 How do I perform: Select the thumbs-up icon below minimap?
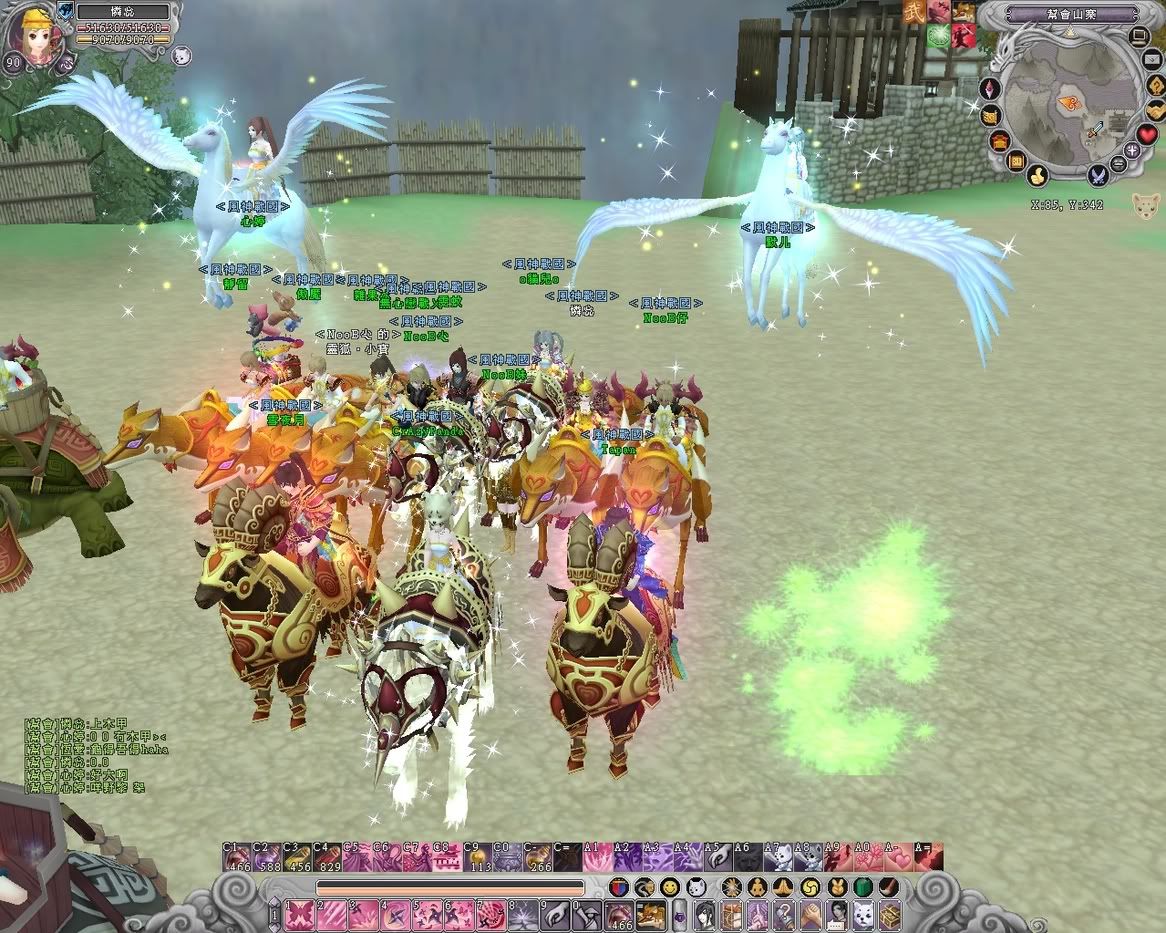(1039, 177)
